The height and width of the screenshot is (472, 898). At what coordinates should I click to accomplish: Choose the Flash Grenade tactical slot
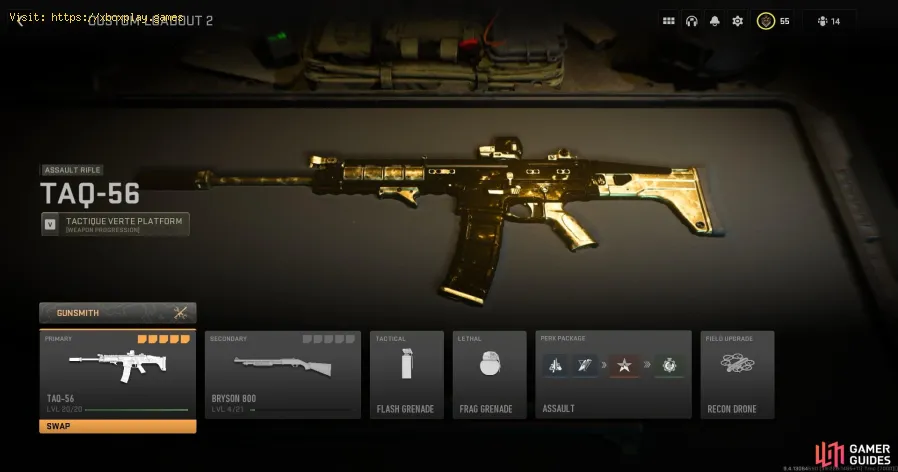[x=406, y=373]
